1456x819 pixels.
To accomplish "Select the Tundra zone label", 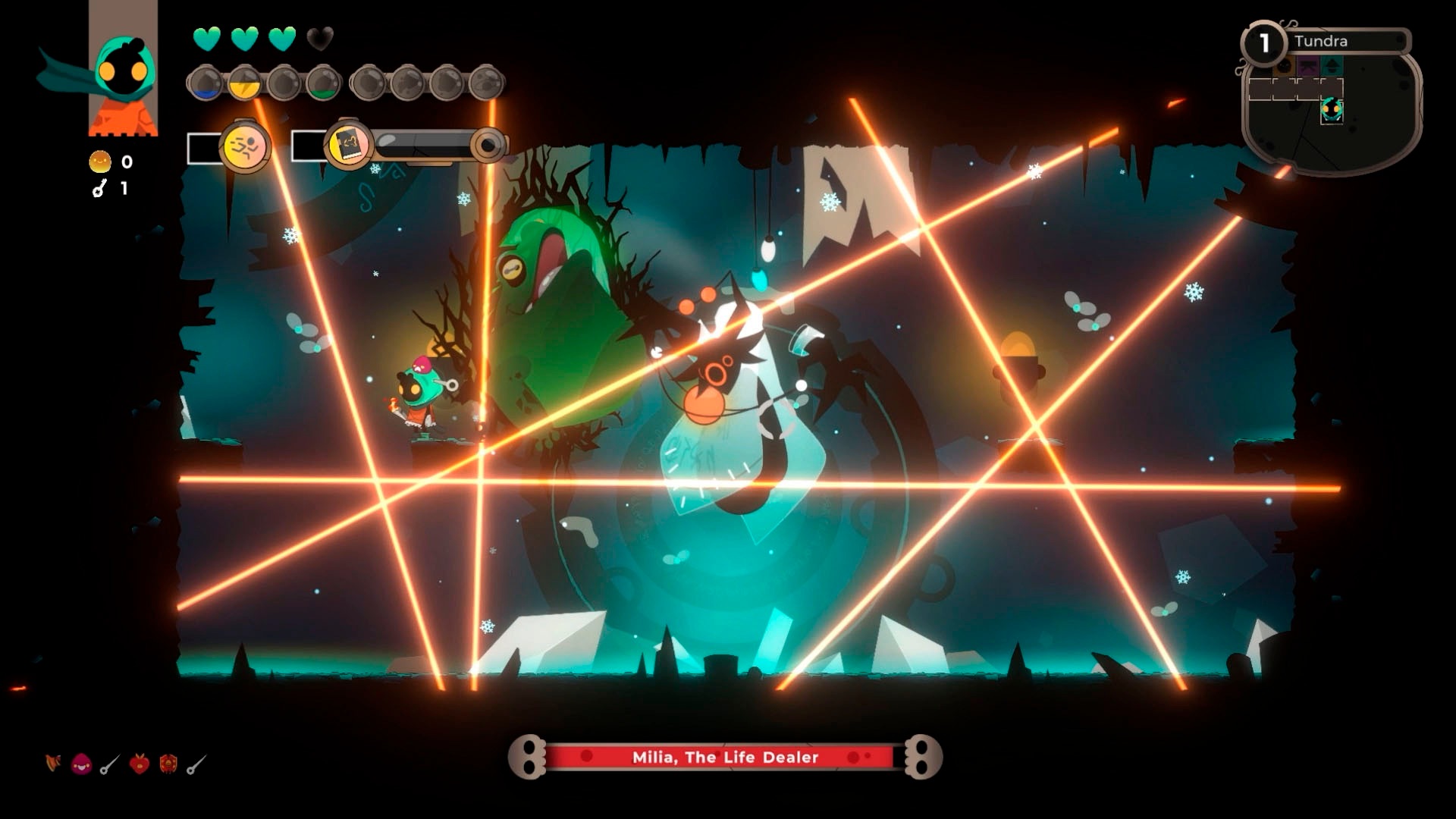I will coord(1321,41).
